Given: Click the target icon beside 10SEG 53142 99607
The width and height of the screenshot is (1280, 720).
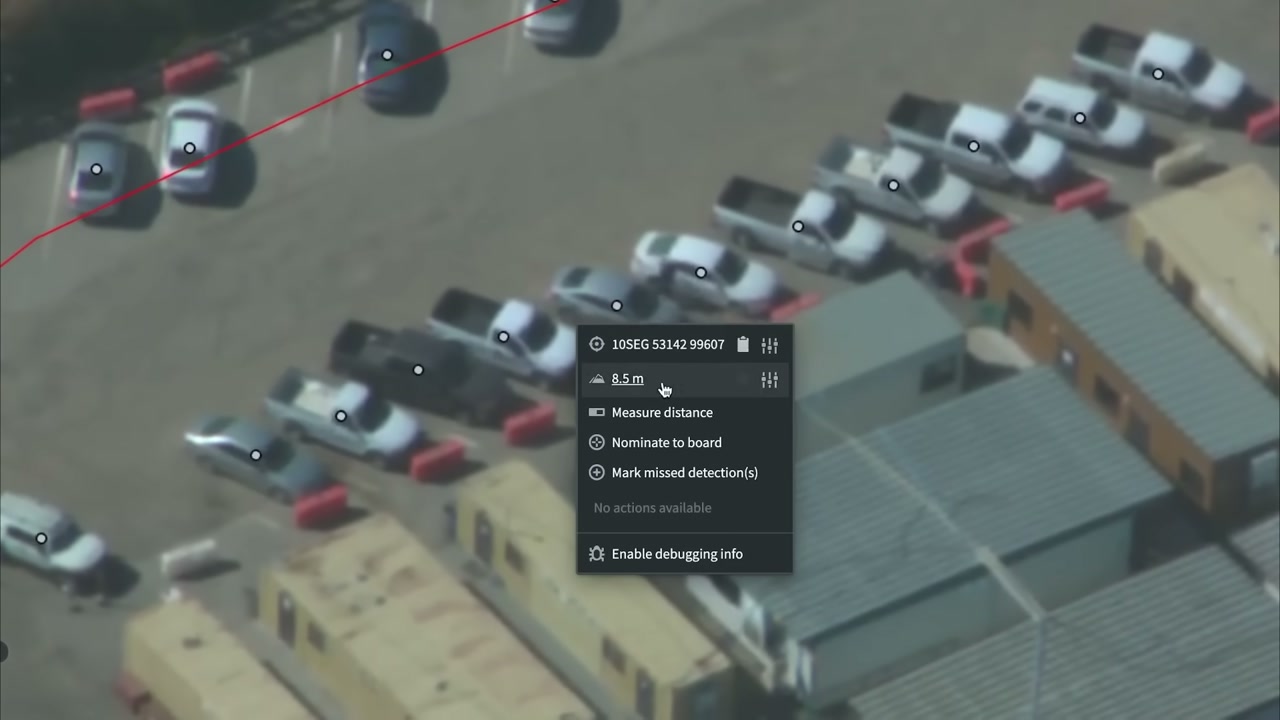Looking at the screenshot, I should coord(596,344).
